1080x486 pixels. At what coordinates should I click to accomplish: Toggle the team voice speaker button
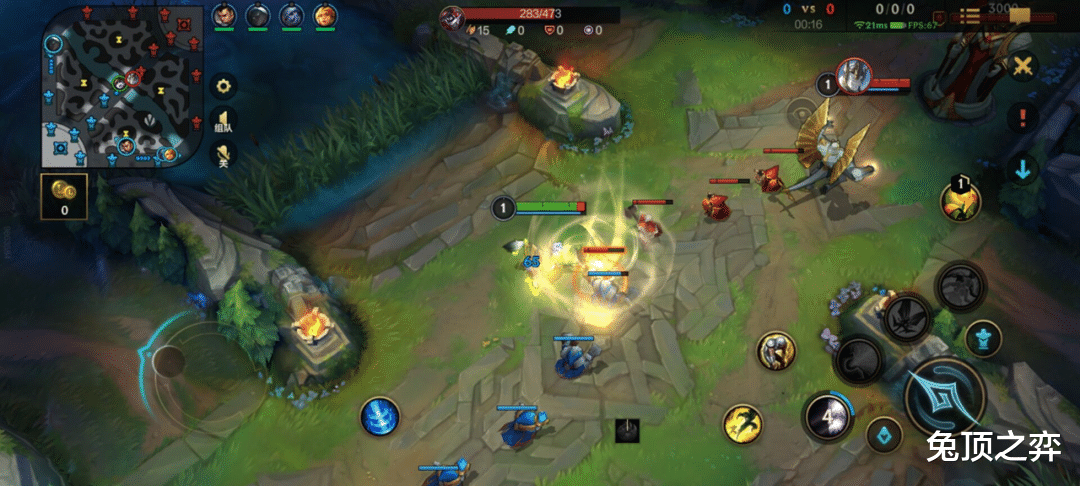tap(225, 121)
